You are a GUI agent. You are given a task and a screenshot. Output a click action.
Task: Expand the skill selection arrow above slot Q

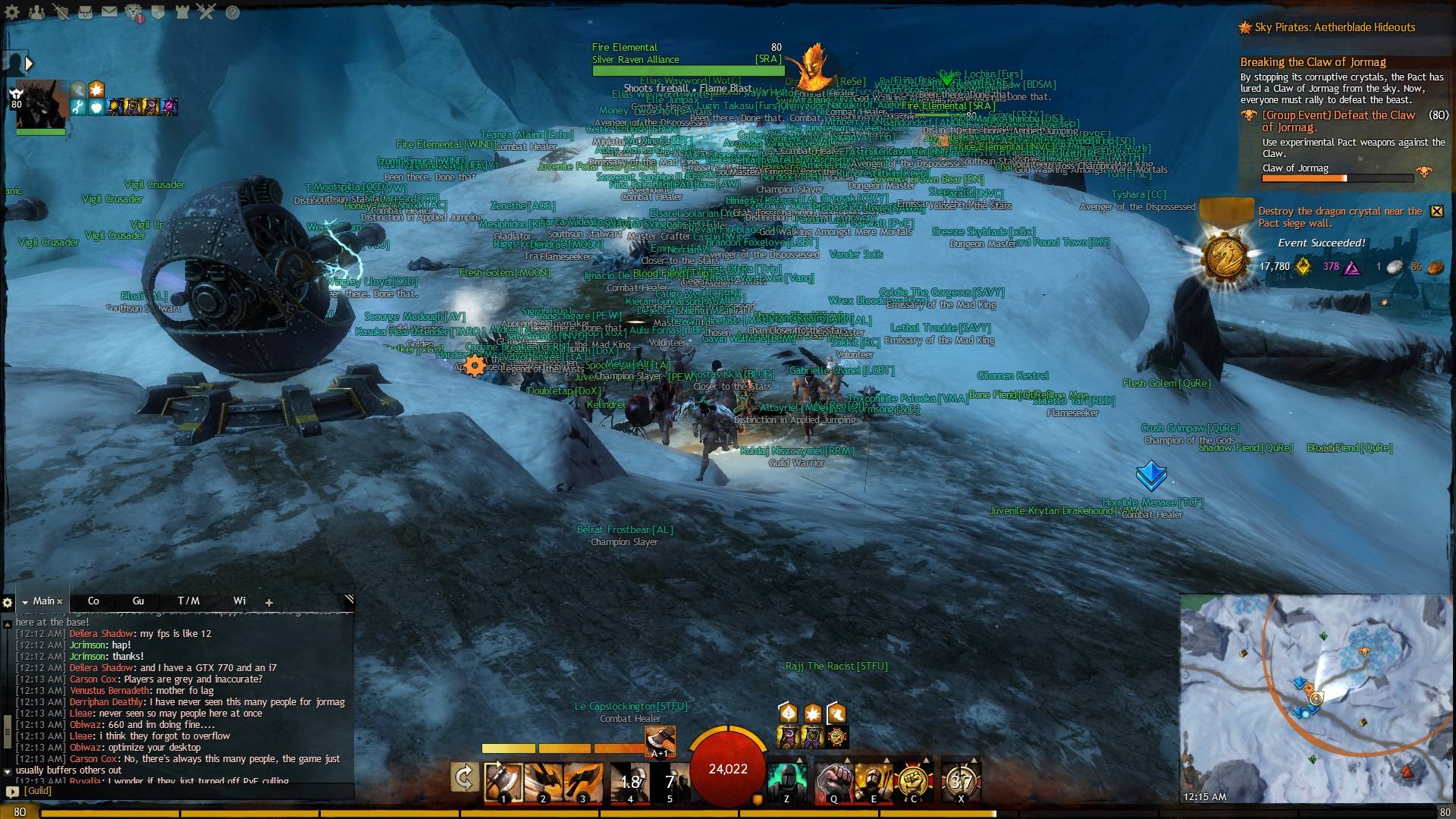pos(847,761)
